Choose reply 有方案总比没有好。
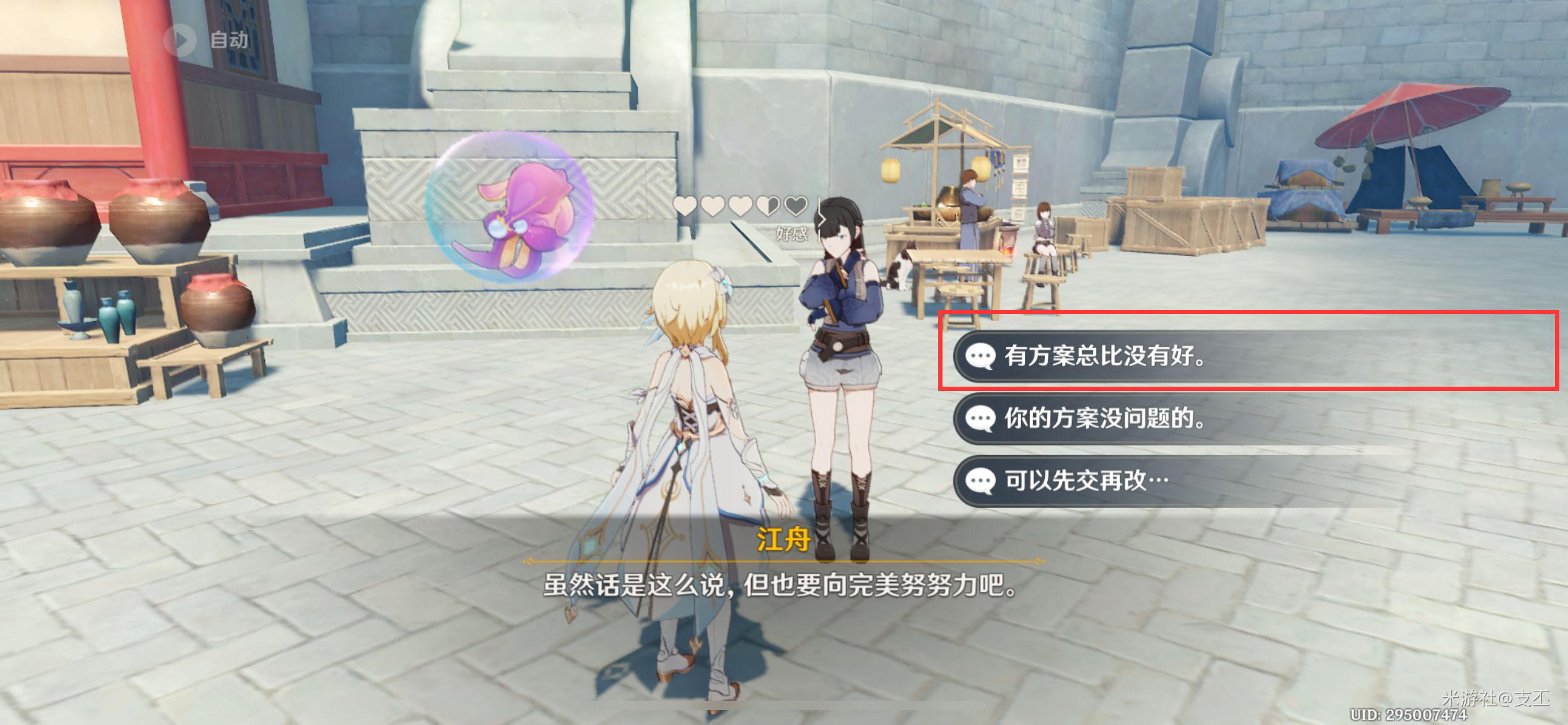 (1104, 356)
